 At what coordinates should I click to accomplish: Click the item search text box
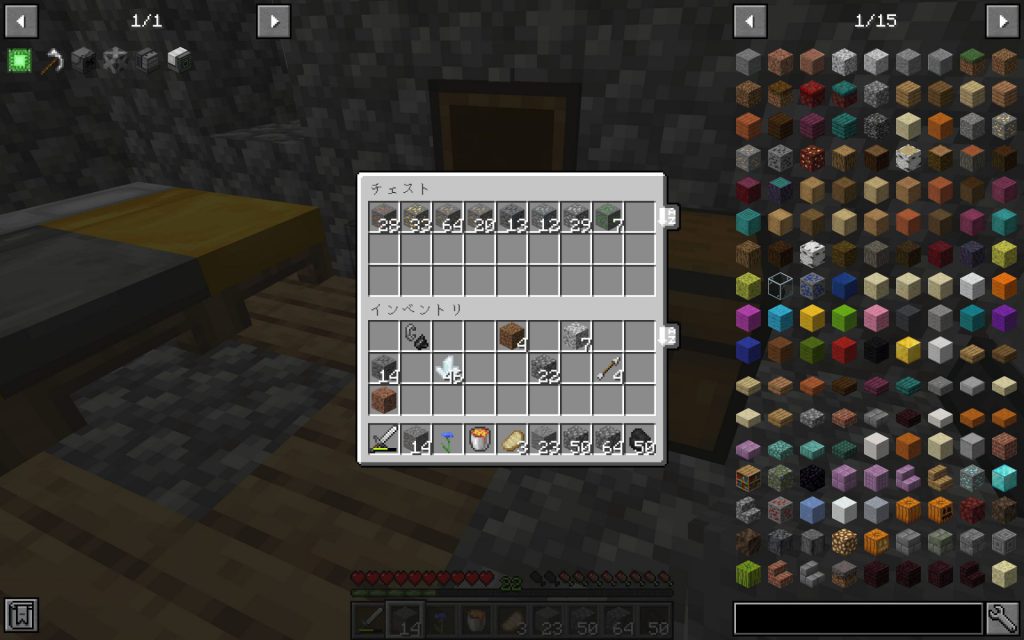pos(858,618)
